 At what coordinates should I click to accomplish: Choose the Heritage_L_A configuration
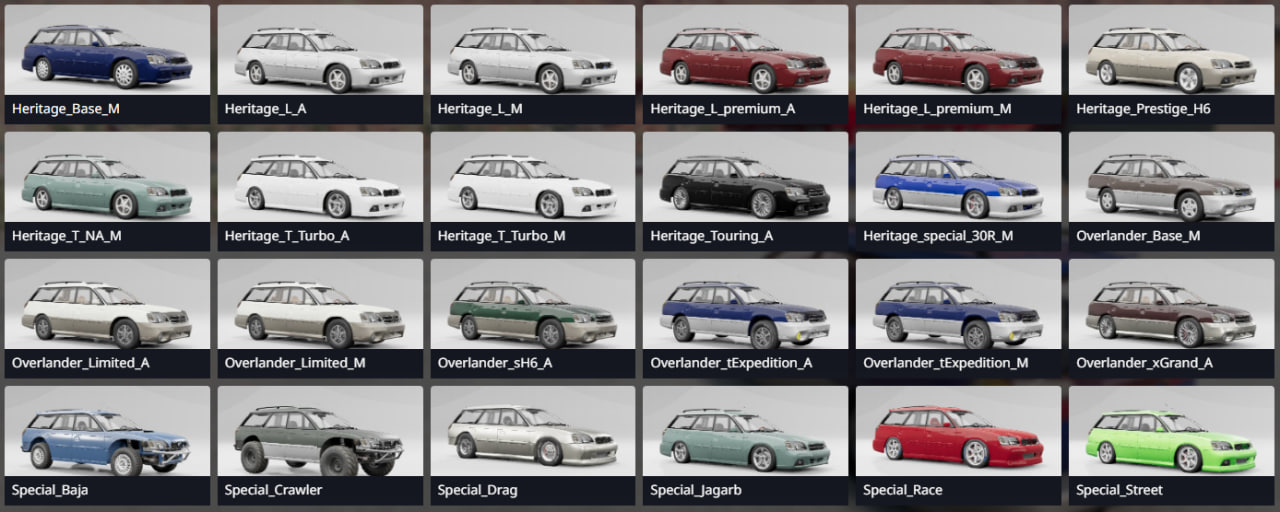click(x=320, y=60)
